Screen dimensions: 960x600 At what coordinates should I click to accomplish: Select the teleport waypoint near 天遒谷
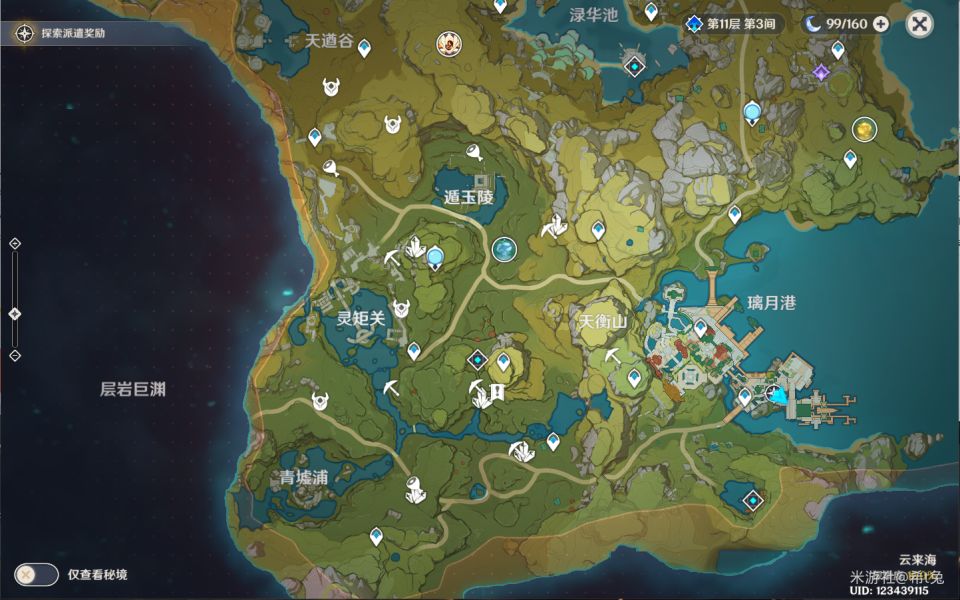(364, 47)
